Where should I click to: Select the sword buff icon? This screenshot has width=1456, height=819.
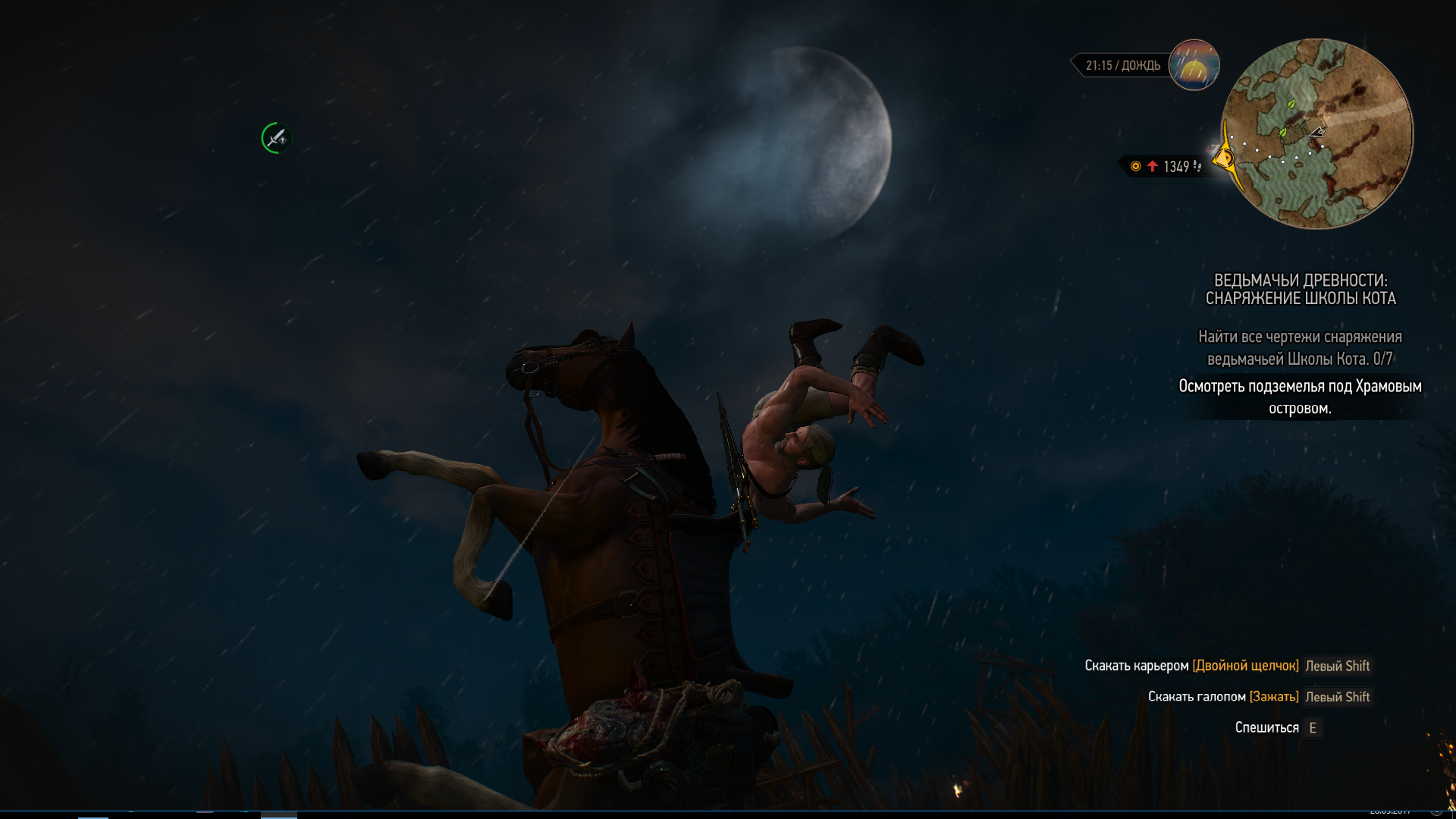tap(276, 138)
